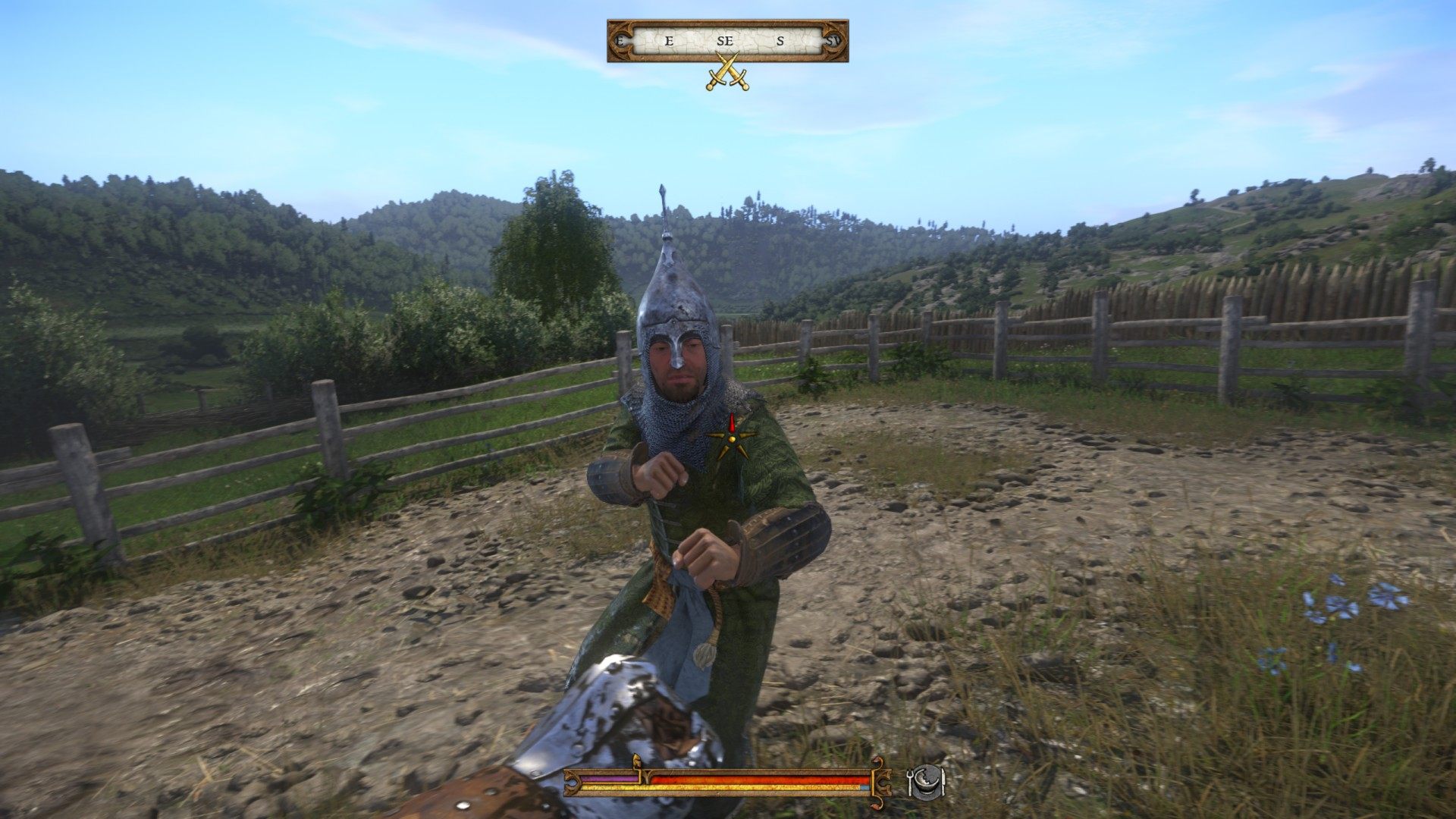Image resolution: width=1456 pixels, height=819 pixels.
Task: Click the compass bar showing SE
Action: [727, 41]
